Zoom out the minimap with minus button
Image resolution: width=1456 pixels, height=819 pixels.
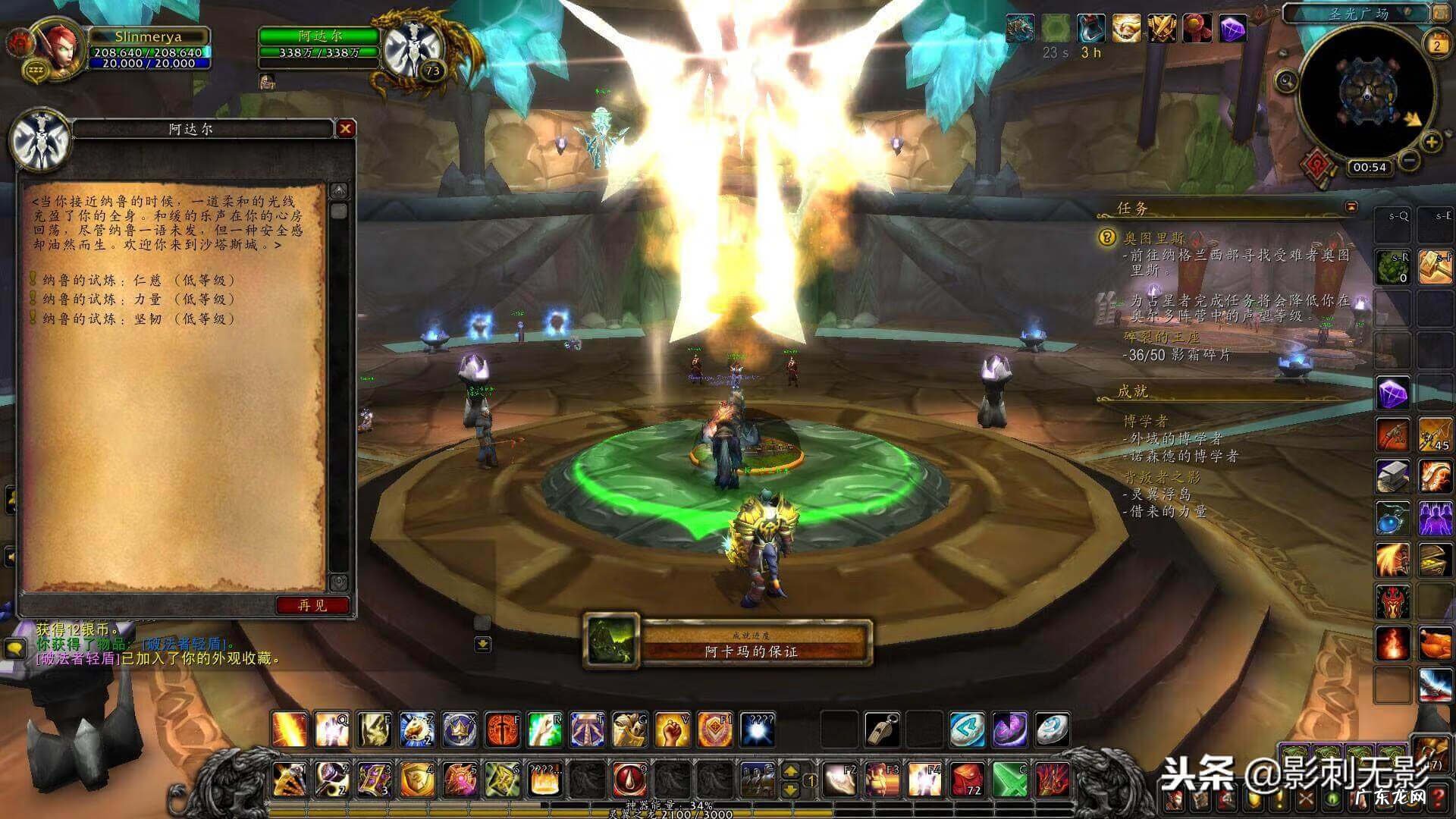pyautogui.click(x=1409, y=160)
